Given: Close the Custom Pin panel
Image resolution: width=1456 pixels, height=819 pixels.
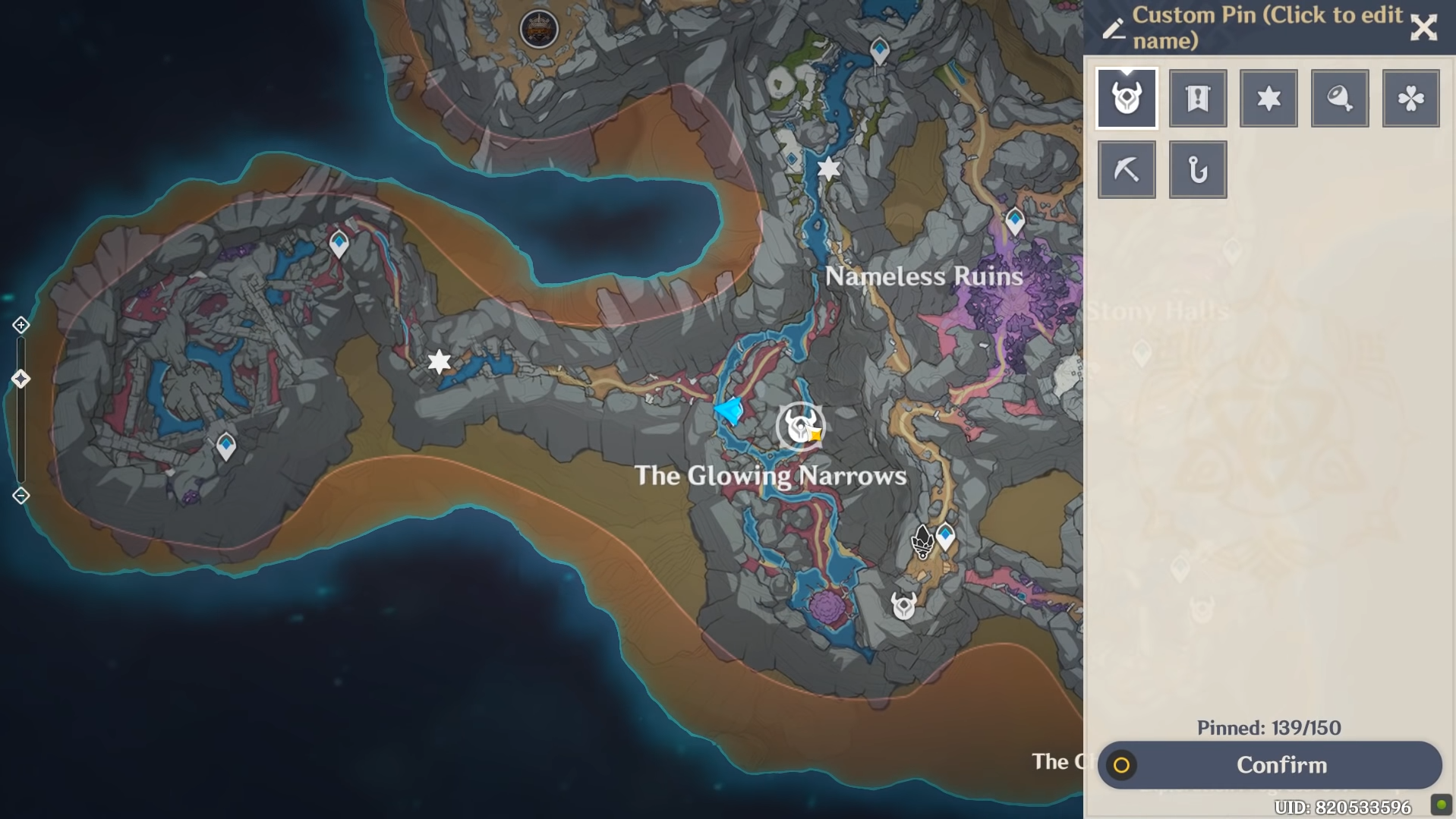Looking at the screenshot, I should click(x=1423, y=27).
